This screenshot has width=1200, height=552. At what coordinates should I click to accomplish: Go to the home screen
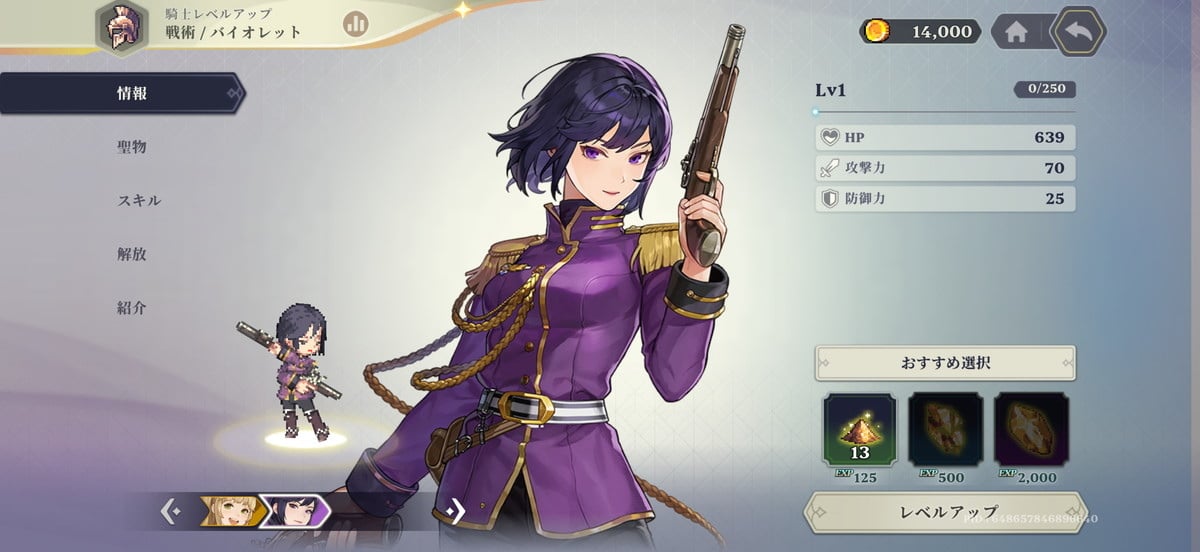1016,32
